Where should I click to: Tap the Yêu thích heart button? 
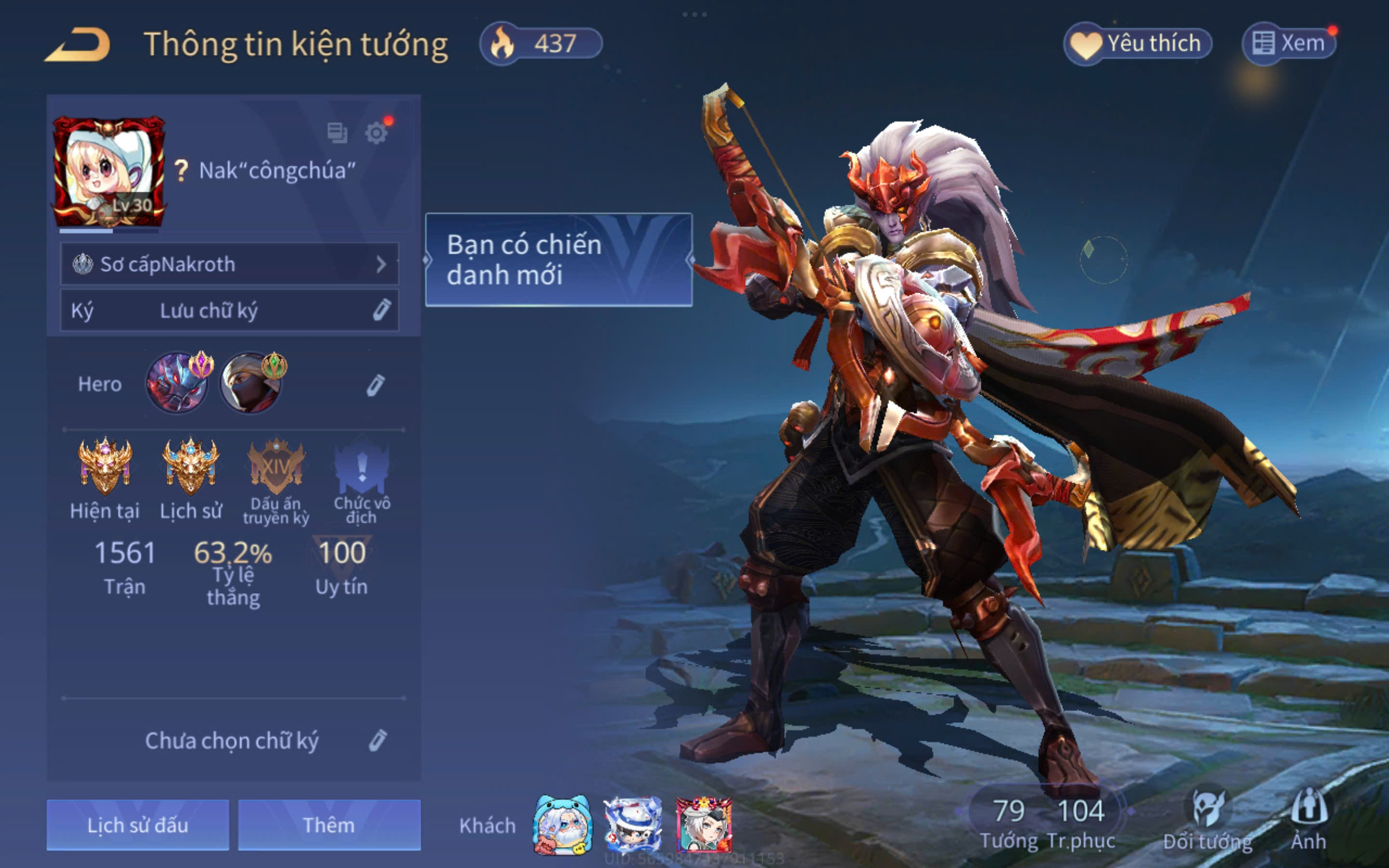click(x=1138, y=43)
